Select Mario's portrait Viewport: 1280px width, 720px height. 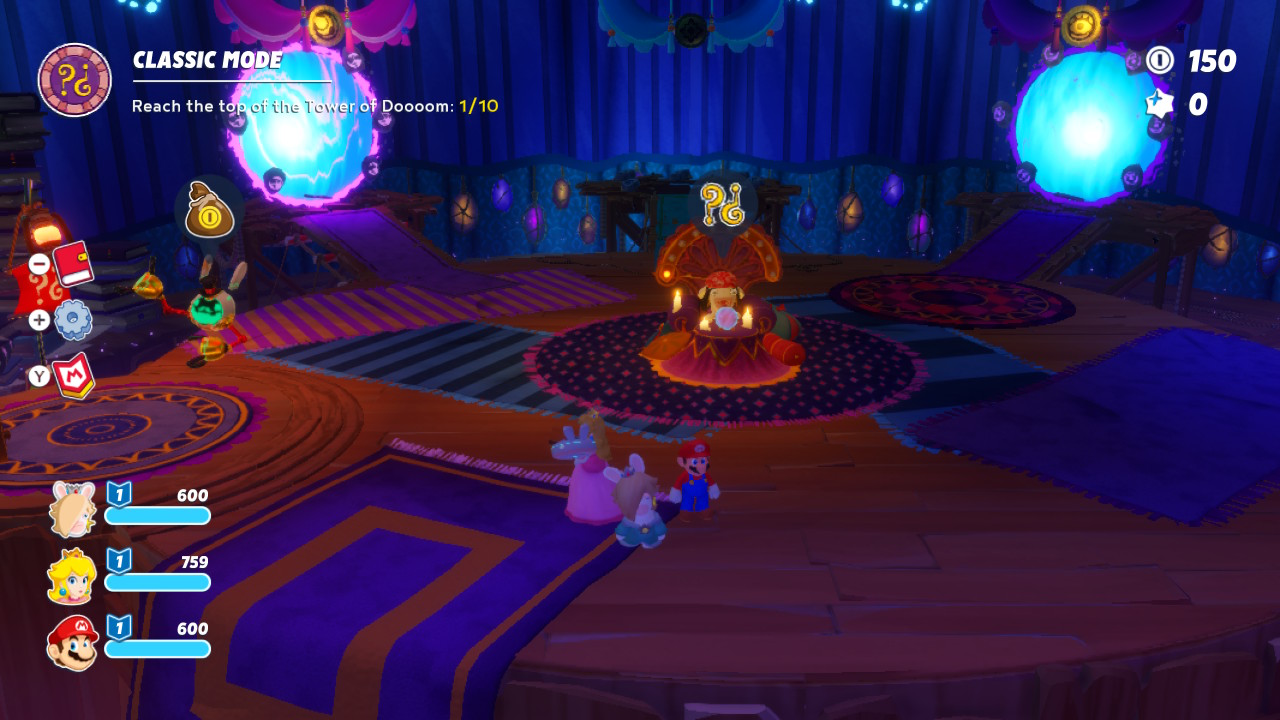click(x=70, y=641)
